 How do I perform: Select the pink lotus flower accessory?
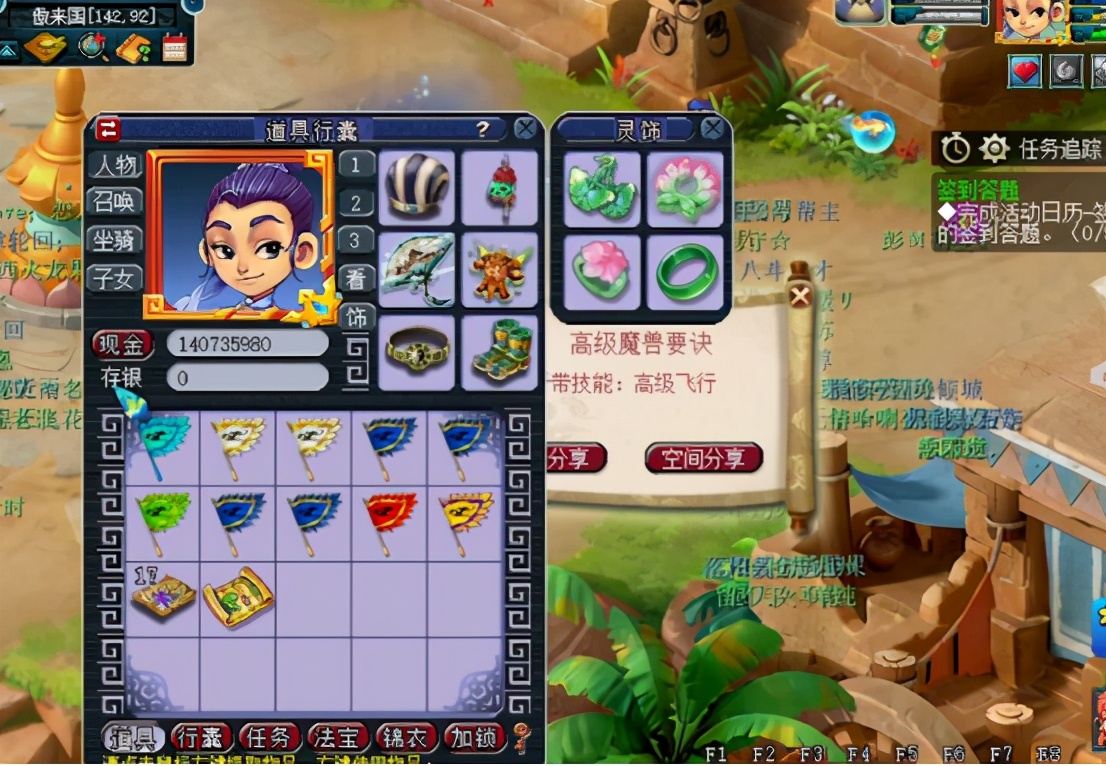(685, 188)
